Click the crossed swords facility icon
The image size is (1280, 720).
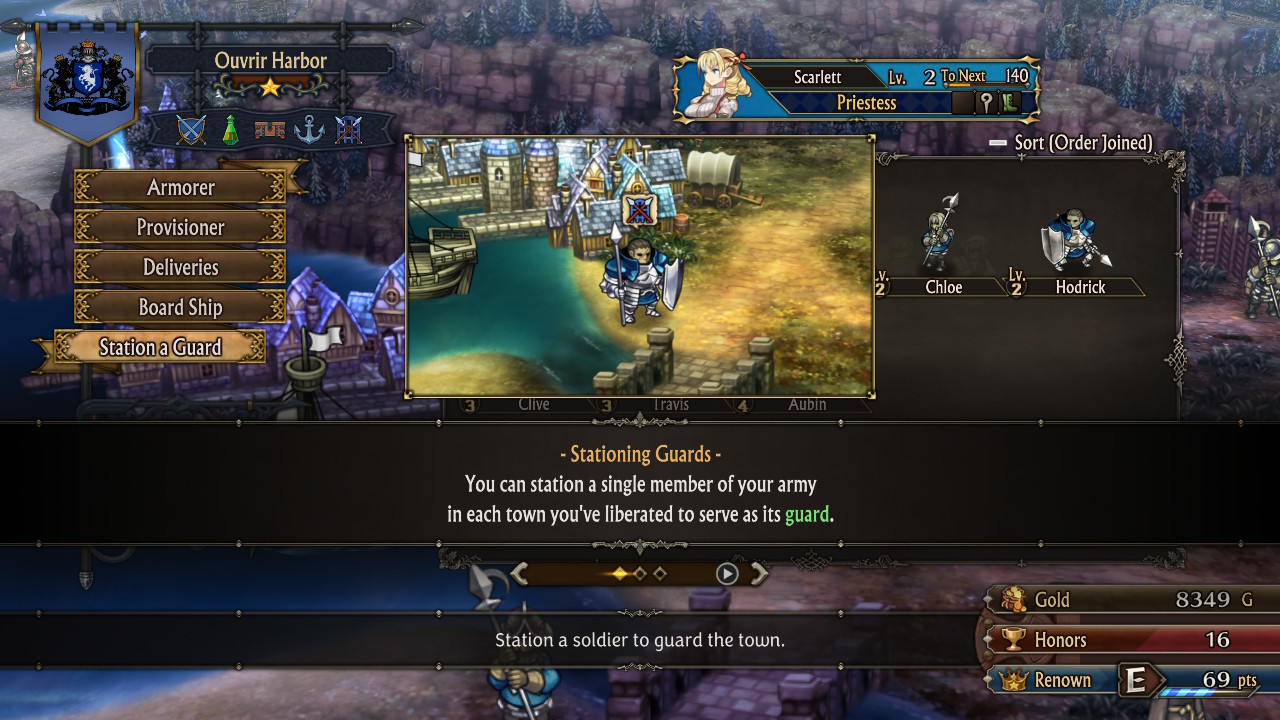point(191,130)
